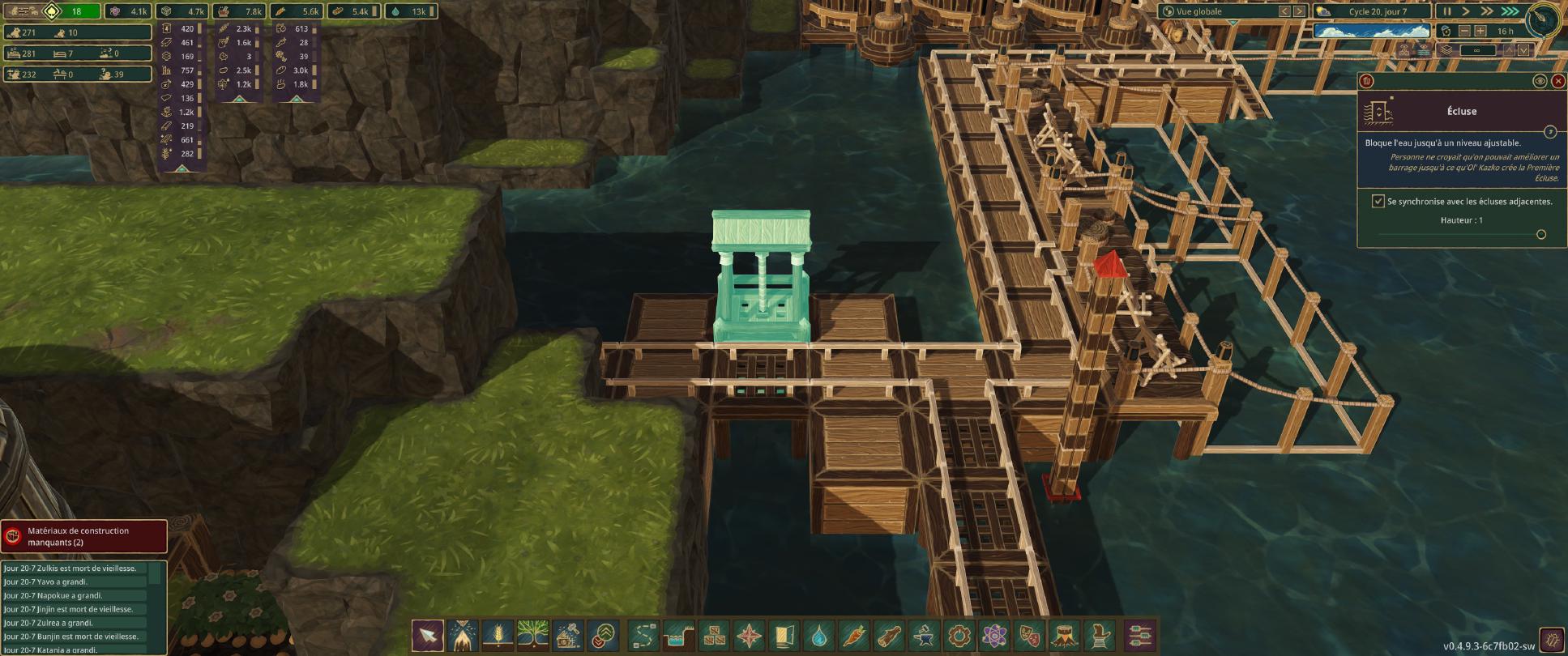Go to next district with the right arrow
Screen dimensions: 1568x656
(1299, 11)
